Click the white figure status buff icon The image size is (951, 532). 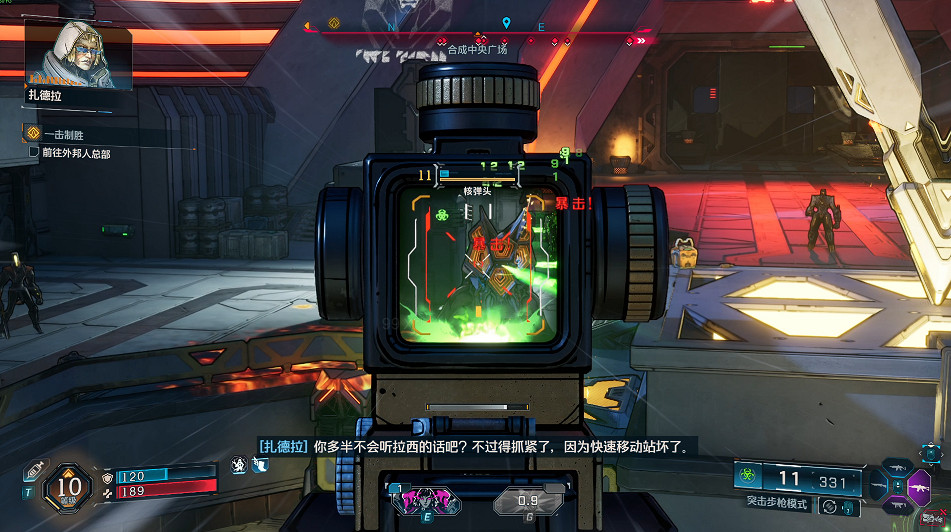coord(239,465)
